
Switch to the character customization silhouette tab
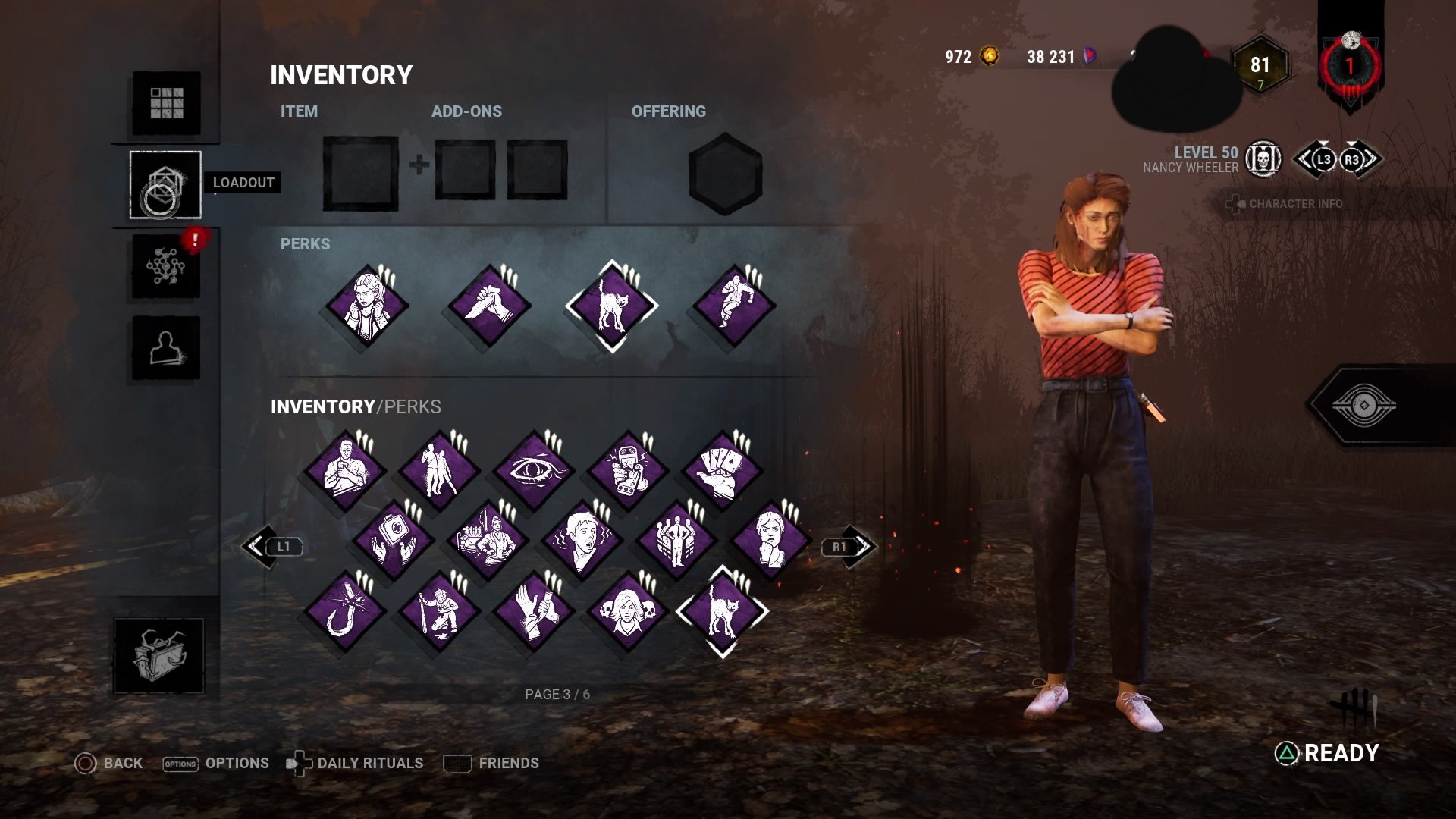[165, 348]
